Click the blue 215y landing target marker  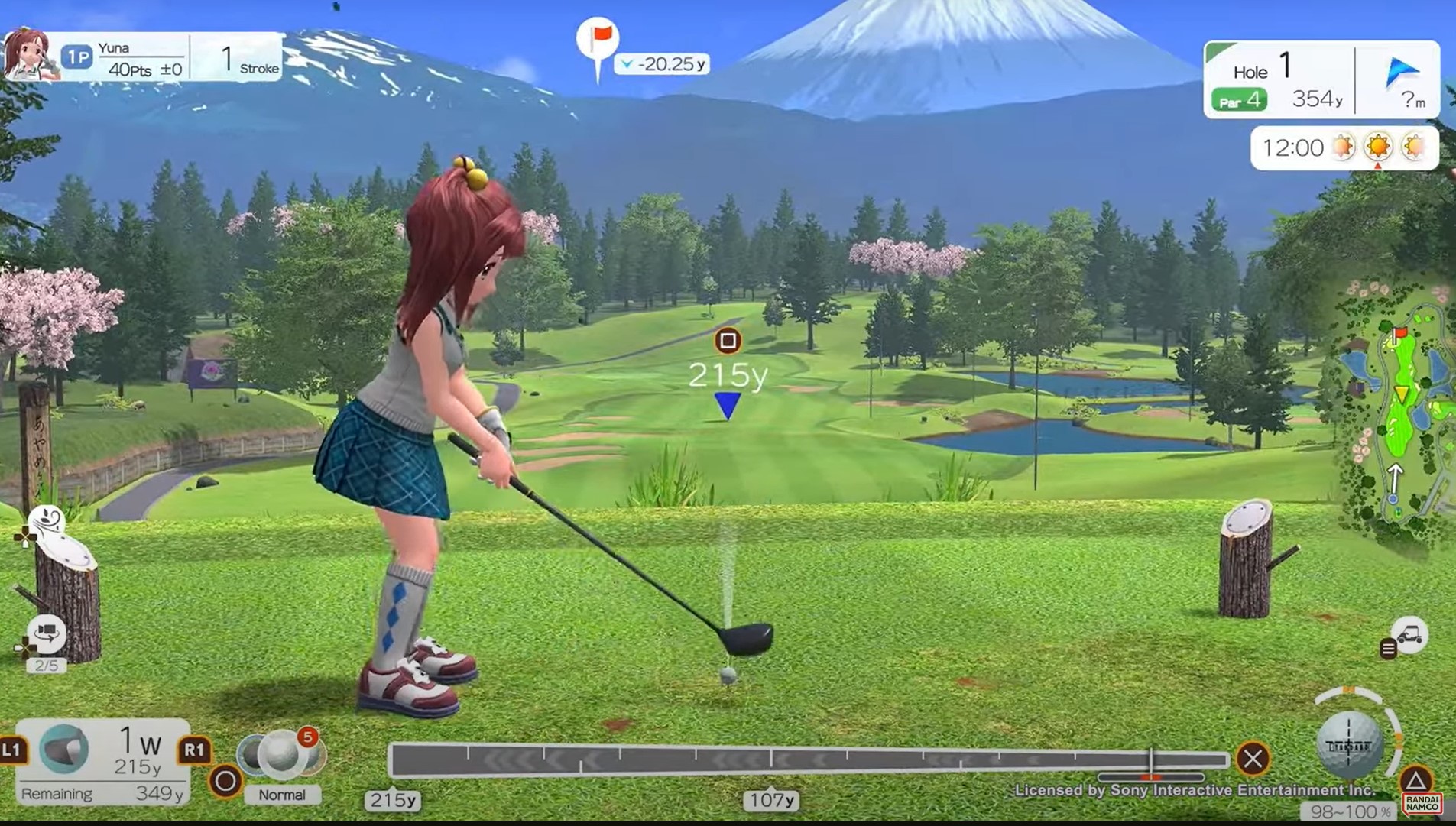pyautogui.click(x=727, y=404)
